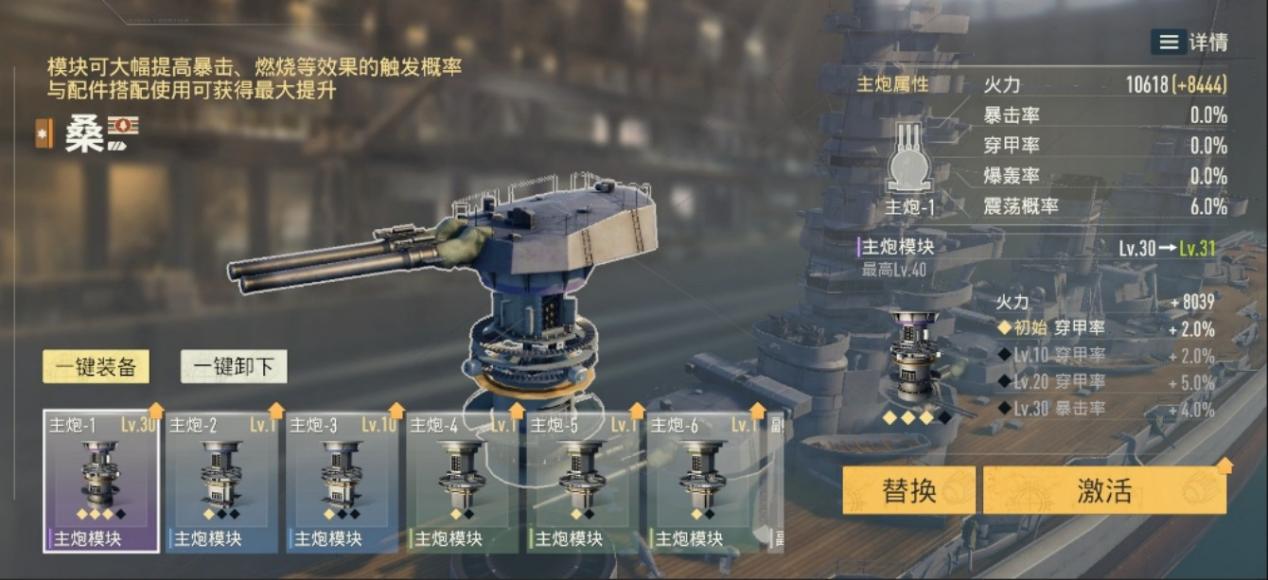Activate the module with 激活 button

(1104, 490)
